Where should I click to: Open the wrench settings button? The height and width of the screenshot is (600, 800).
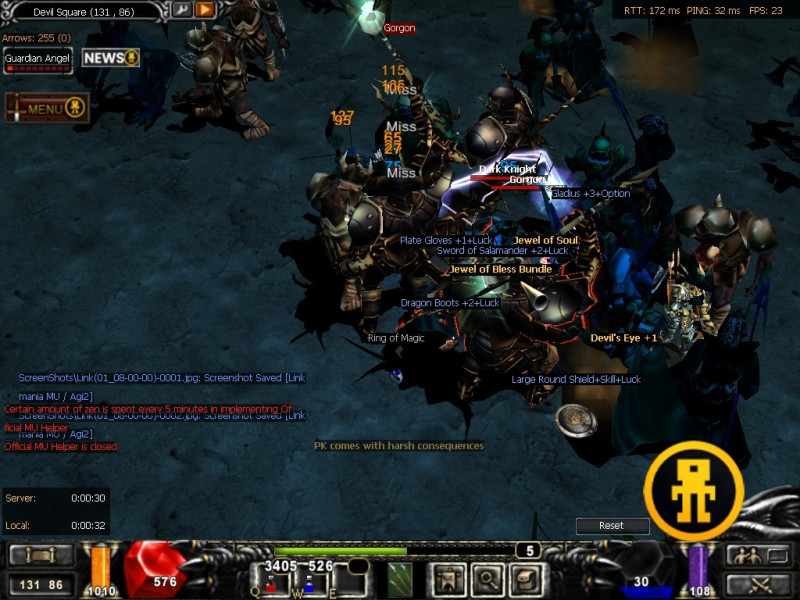pyautogui.click(x=181, y=10)
